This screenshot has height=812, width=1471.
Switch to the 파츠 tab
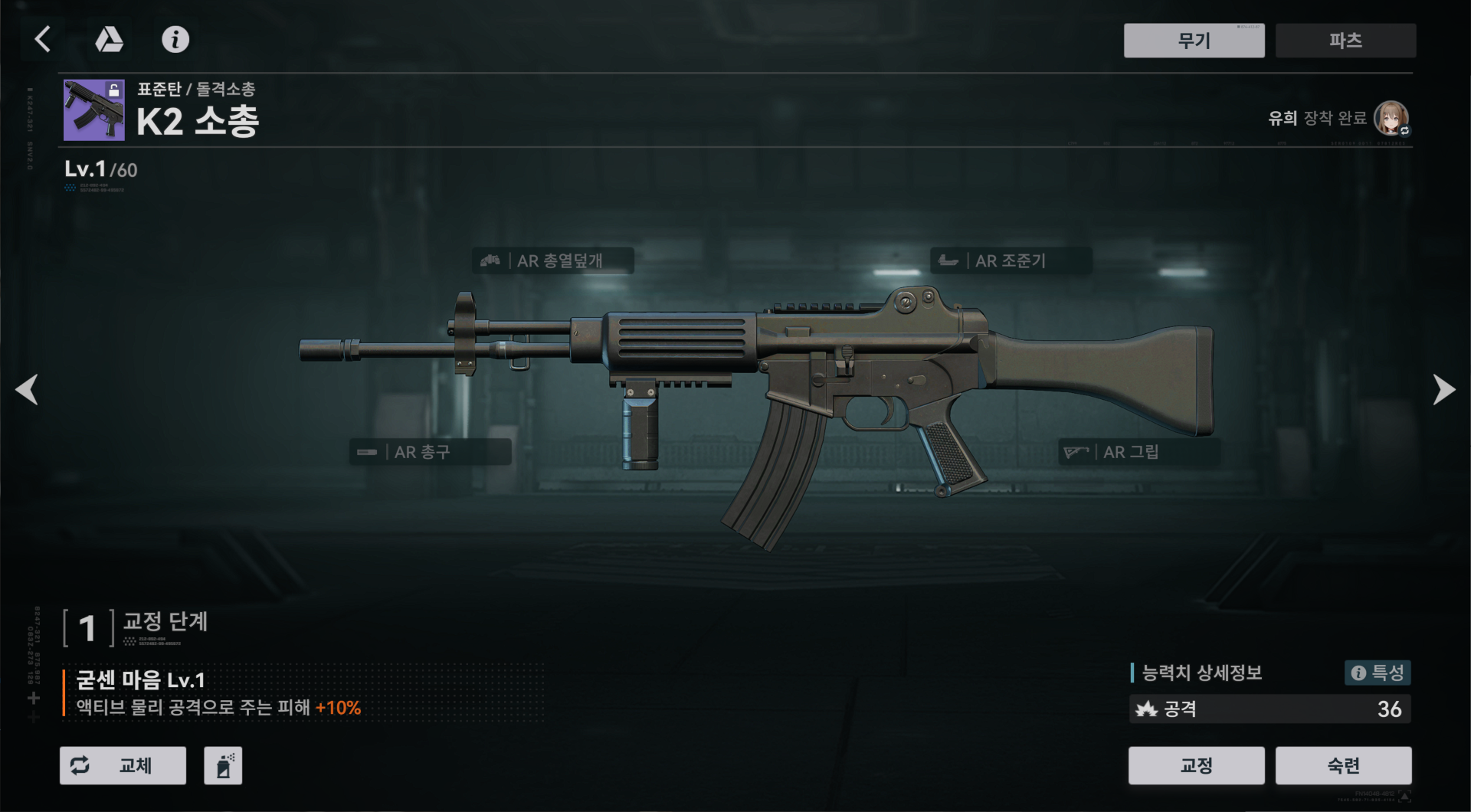pyautogui.click(x=1345, y=41)
